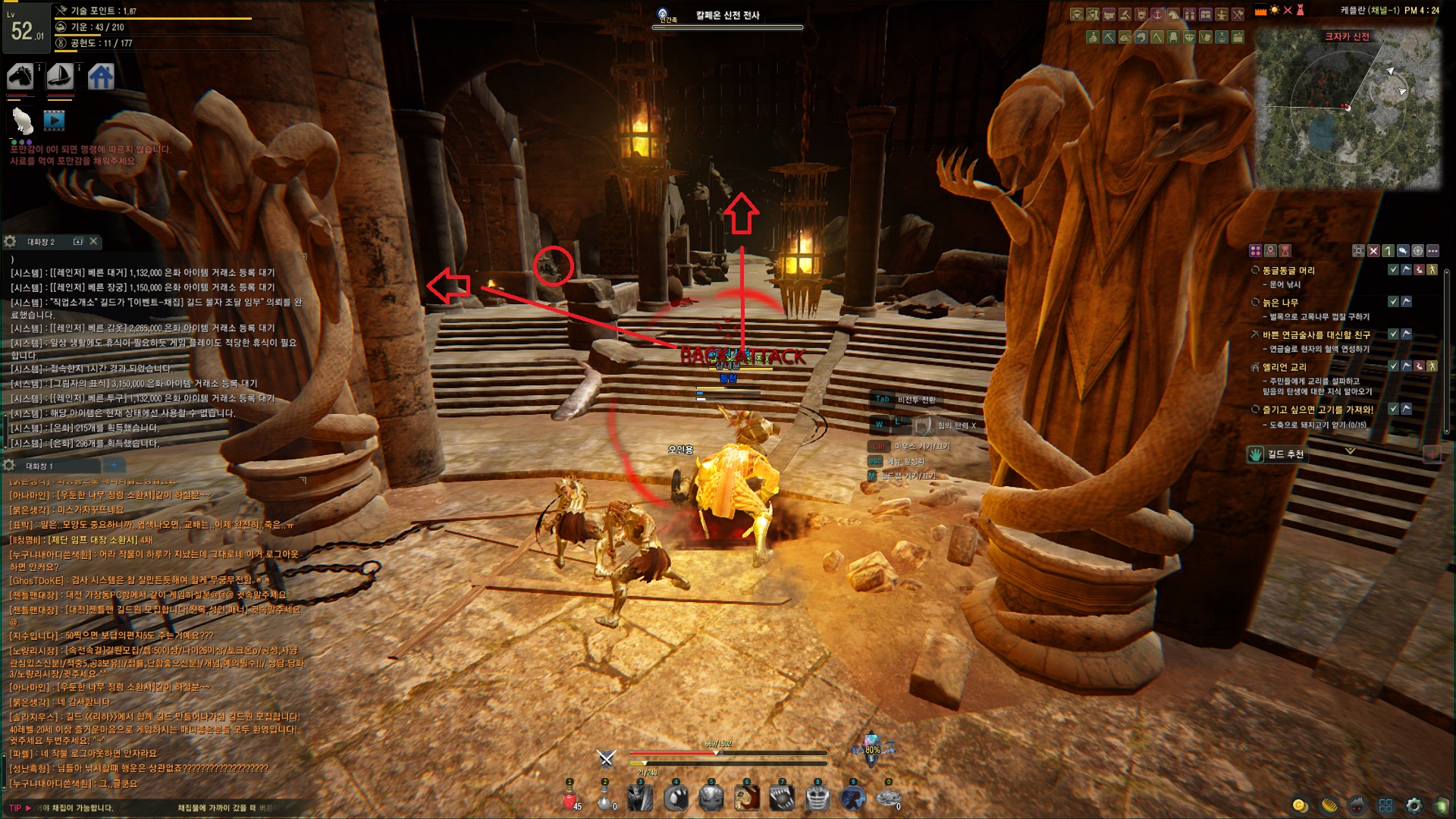Select the pickaxe gathering icon in top bar

coord(1109,36)
